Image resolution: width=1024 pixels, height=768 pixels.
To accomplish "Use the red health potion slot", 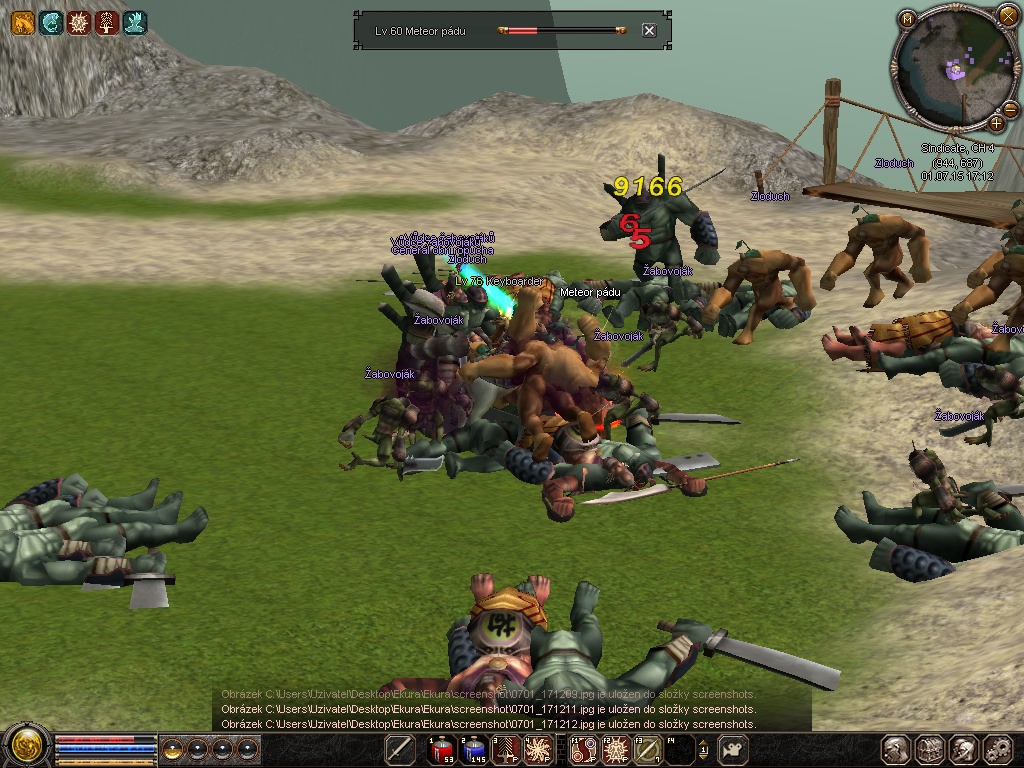I will [441, 749].
